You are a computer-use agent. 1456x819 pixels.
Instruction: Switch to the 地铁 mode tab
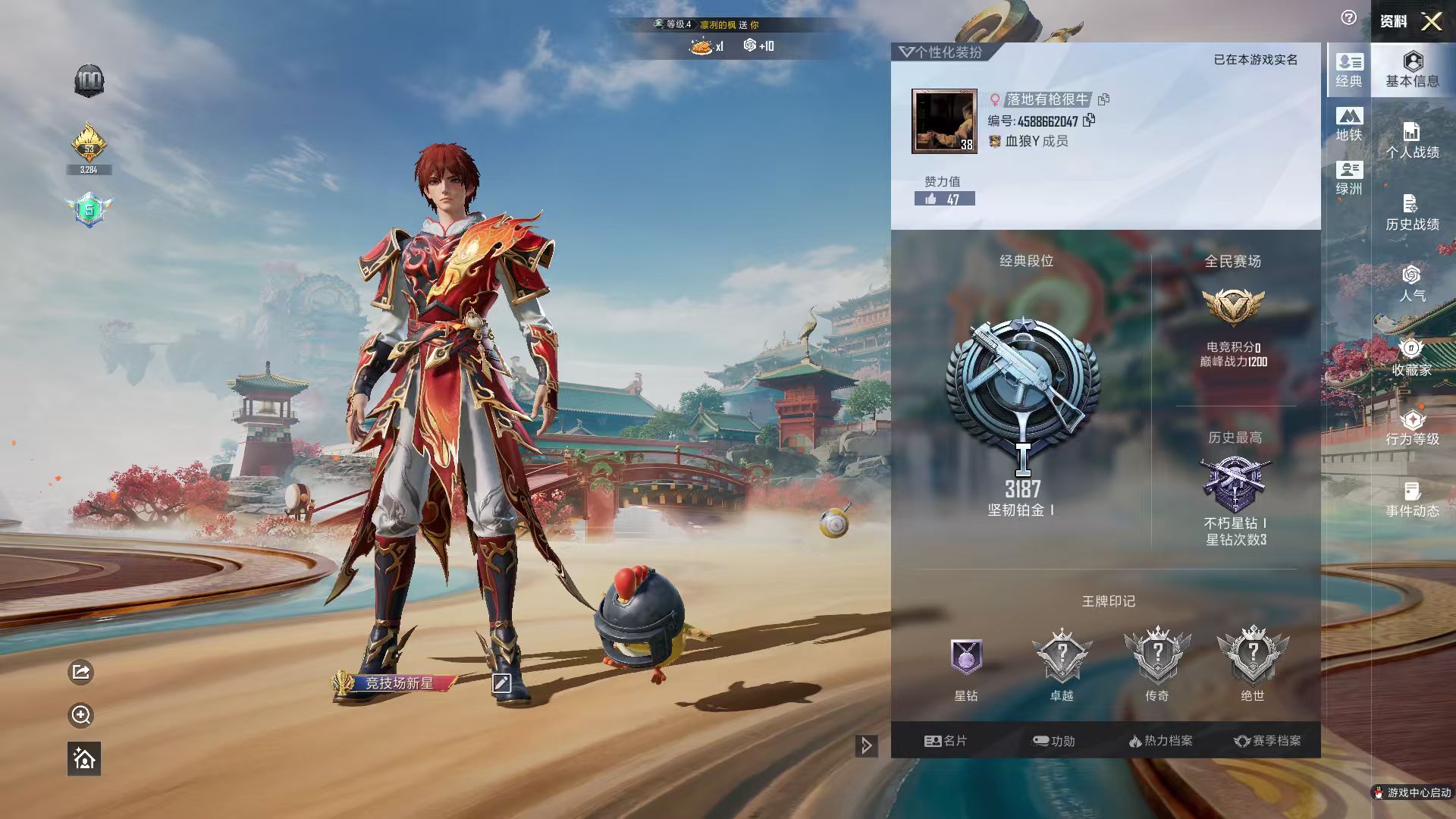point(1349,124)
